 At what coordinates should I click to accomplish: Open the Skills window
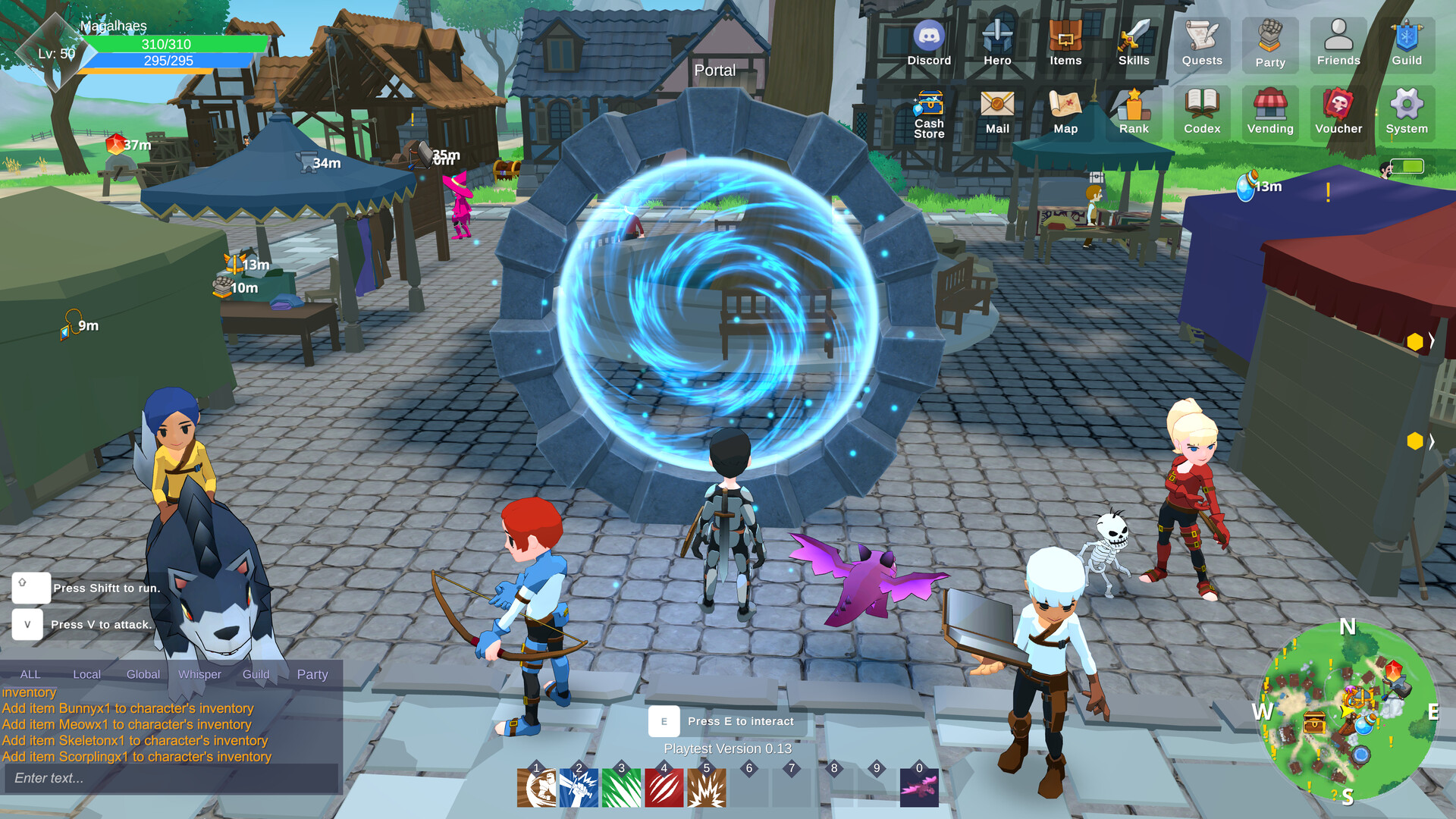click(1134, 43)
